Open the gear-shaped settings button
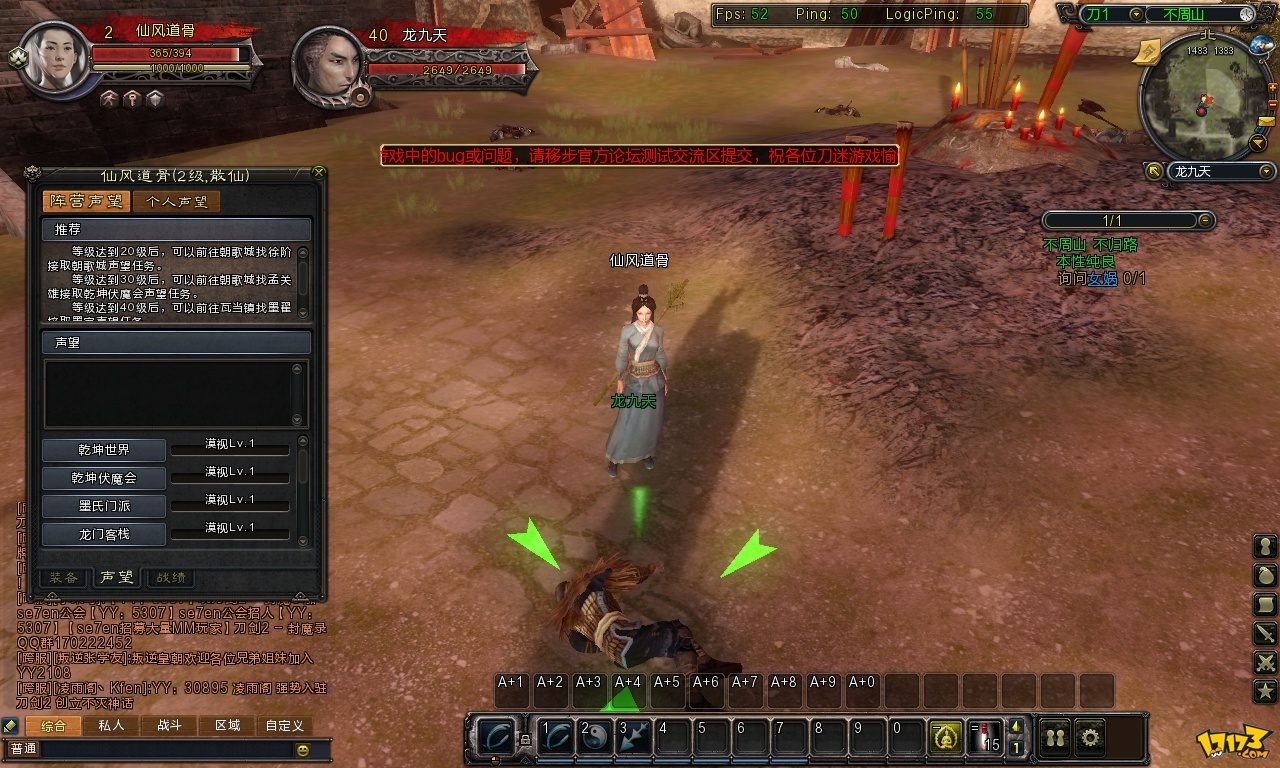The image size is (1280, 768). [x=1090, y=738]
